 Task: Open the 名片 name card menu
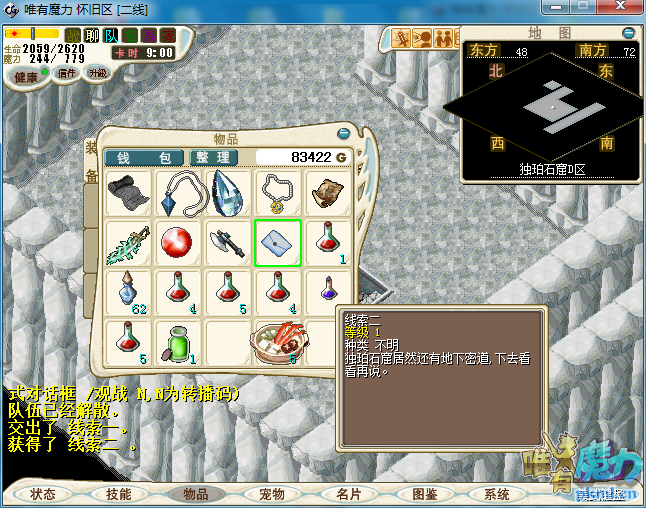coord(348,494)
